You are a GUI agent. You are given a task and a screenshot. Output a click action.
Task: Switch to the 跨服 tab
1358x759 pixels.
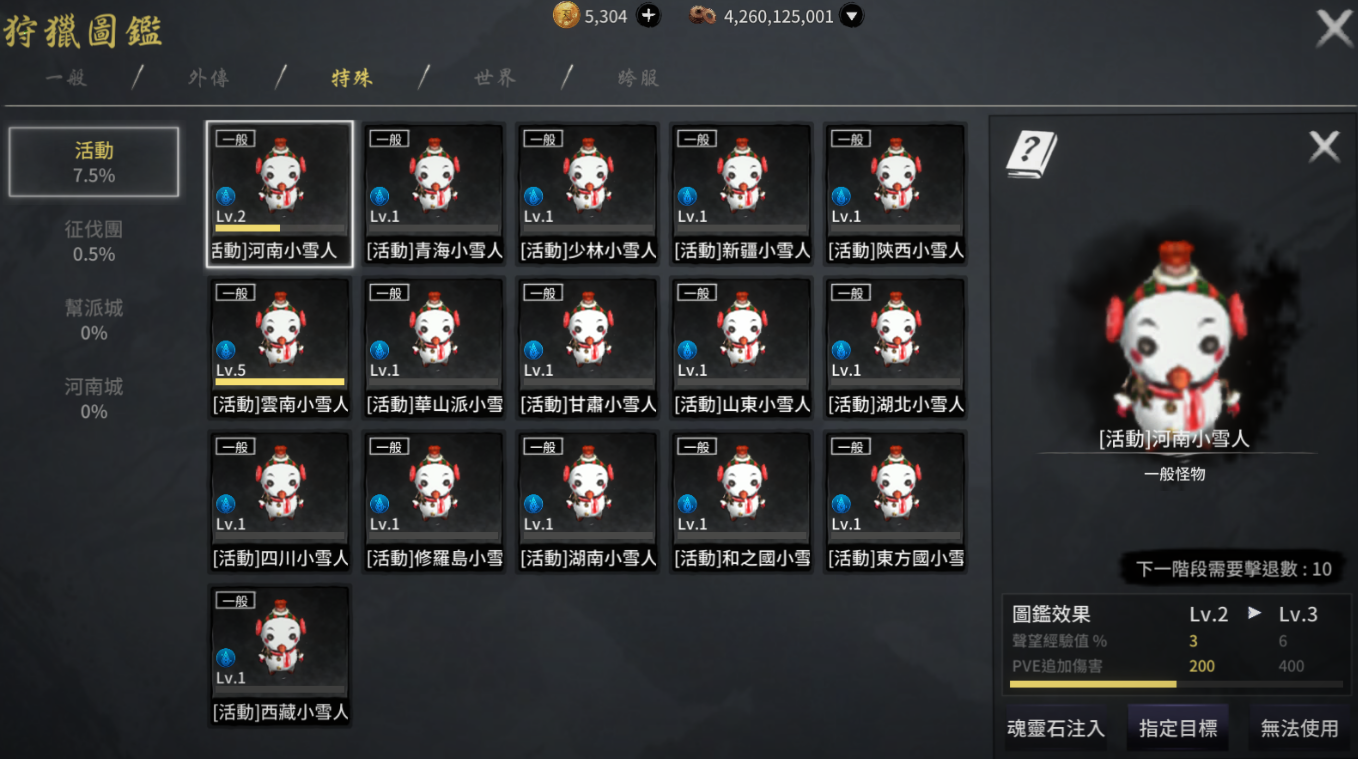[x=638, y=78]
